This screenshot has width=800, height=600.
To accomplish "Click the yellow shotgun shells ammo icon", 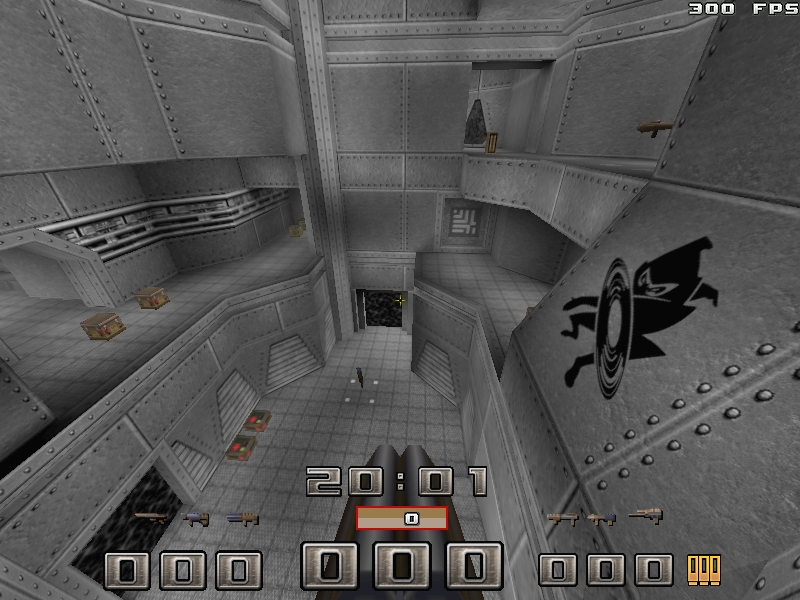I will pyautogui.click(x=704, y=570).
